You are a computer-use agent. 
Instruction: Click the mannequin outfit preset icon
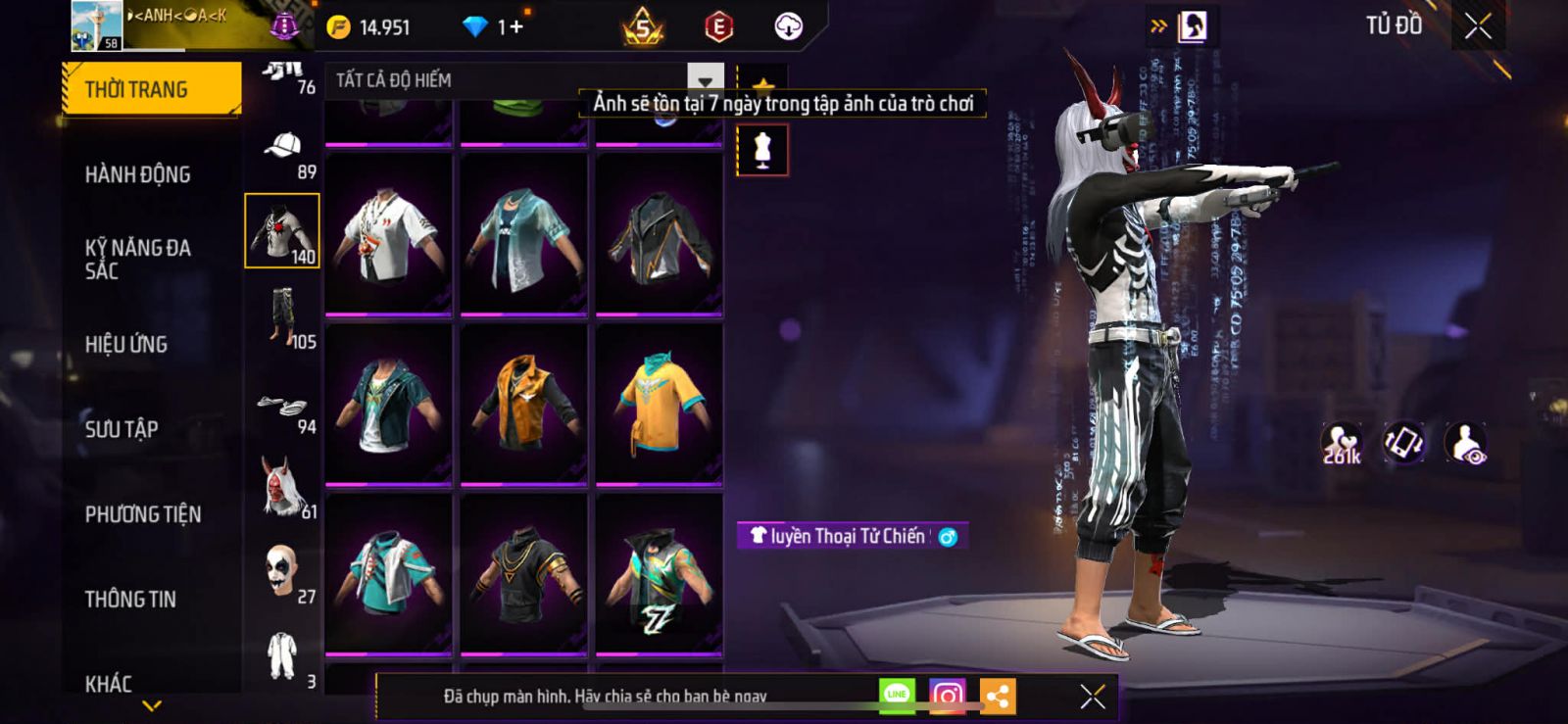pos(762,151)
